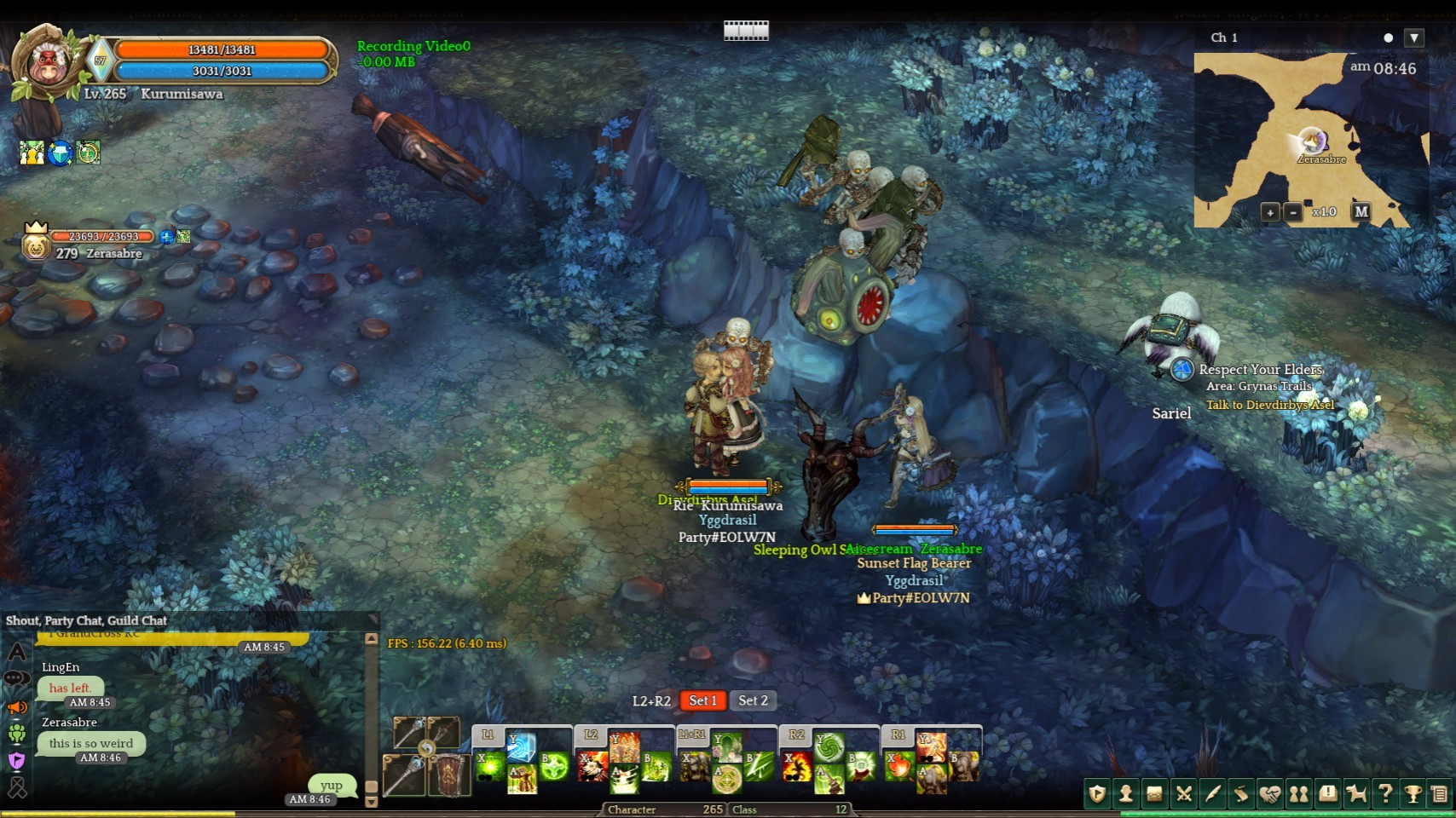Open the question mark help icon

pyautogui.click(x=1385, y=794)
